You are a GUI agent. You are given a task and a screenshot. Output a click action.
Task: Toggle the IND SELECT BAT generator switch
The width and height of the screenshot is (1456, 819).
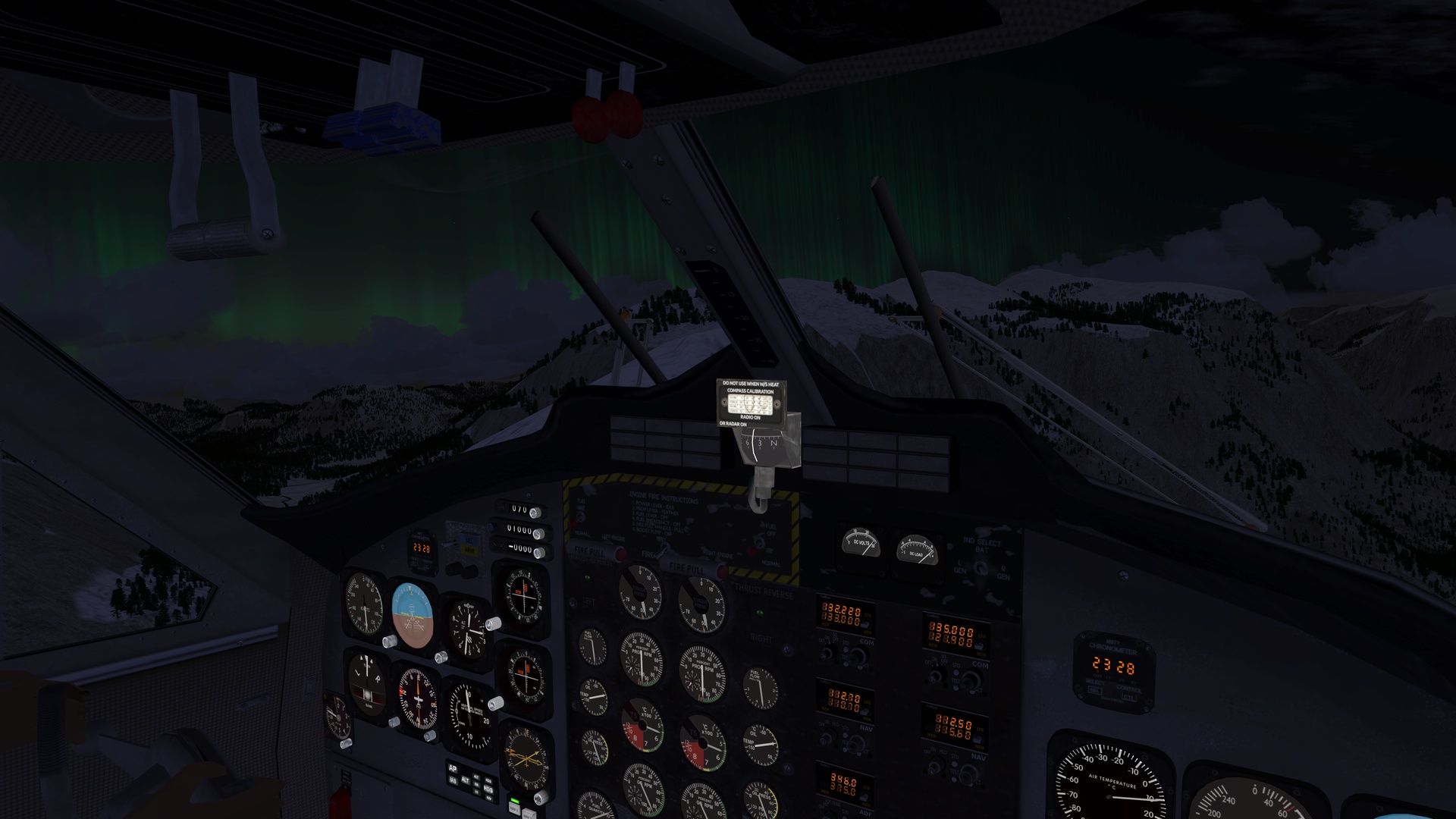pos(981,567)
